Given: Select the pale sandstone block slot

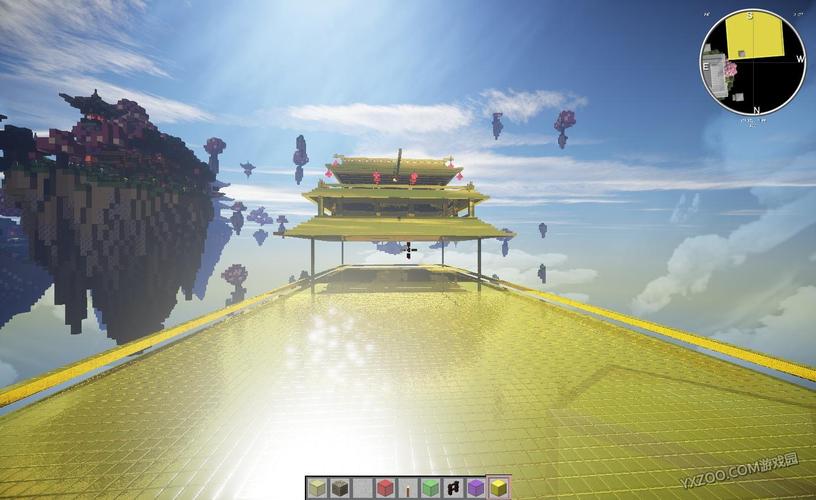Looking at the screenshot, I should 317,488.
